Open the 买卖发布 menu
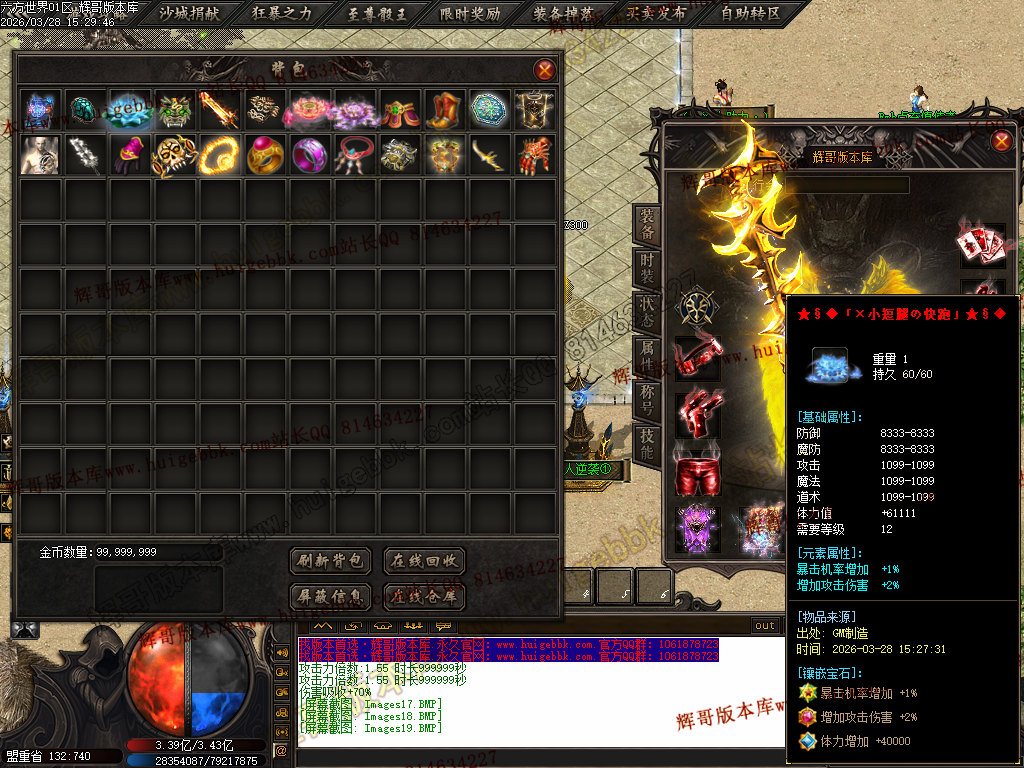1024x768 pixels. (657, 14)
